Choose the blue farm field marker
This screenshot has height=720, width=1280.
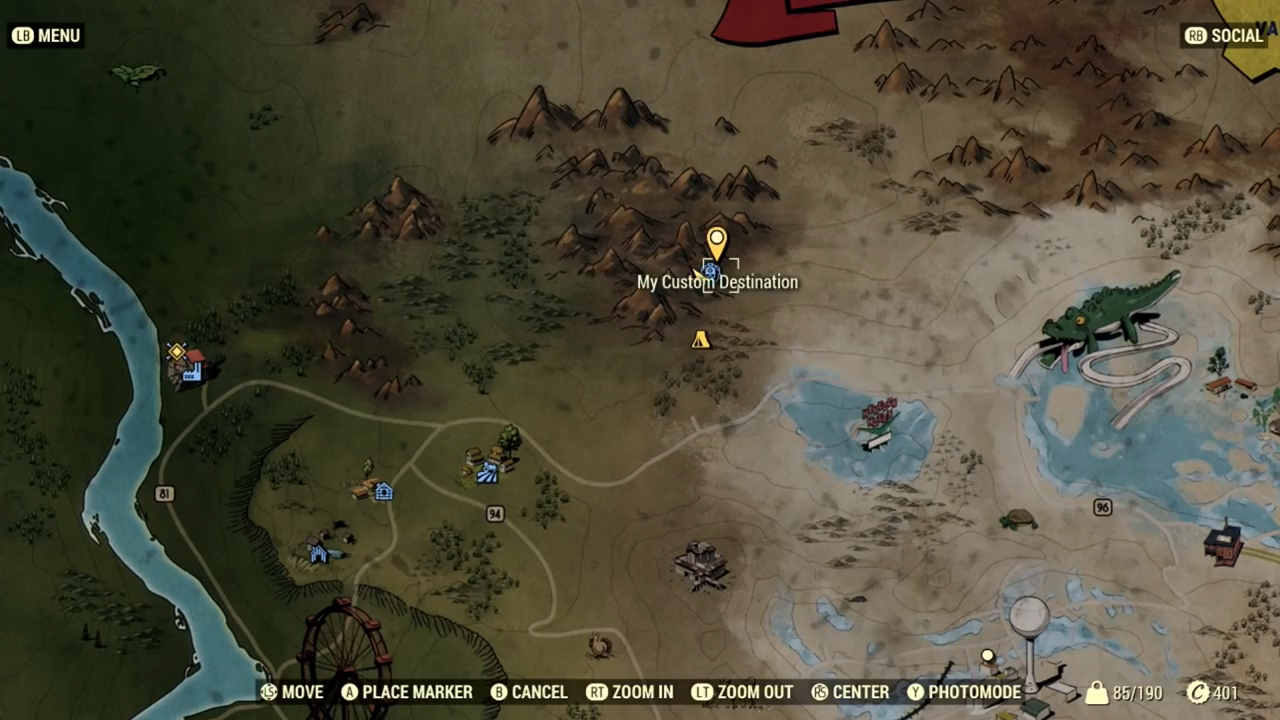pos(487,474)
